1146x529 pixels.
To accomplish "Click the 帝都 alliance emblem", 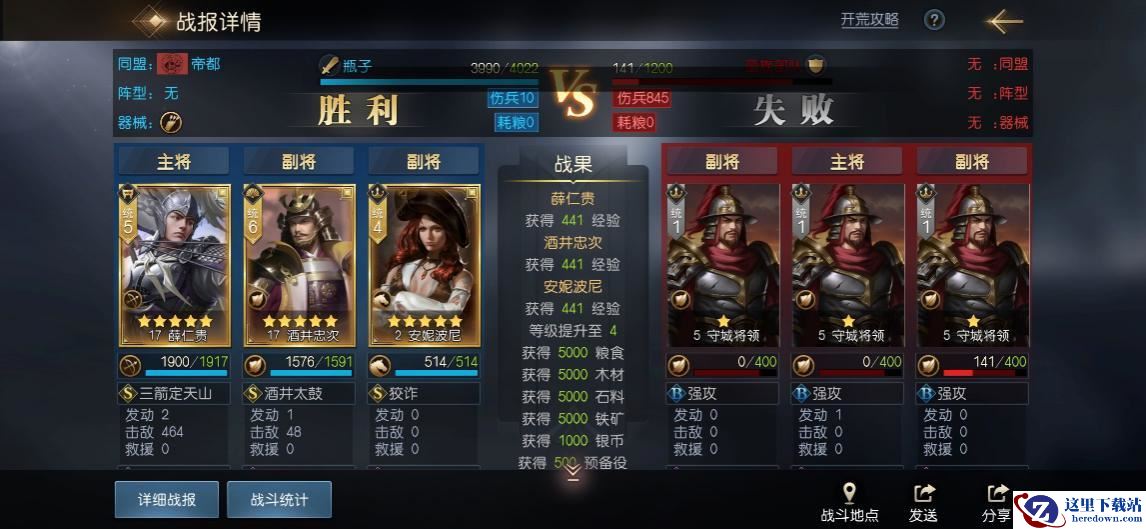I will point(170,64).
